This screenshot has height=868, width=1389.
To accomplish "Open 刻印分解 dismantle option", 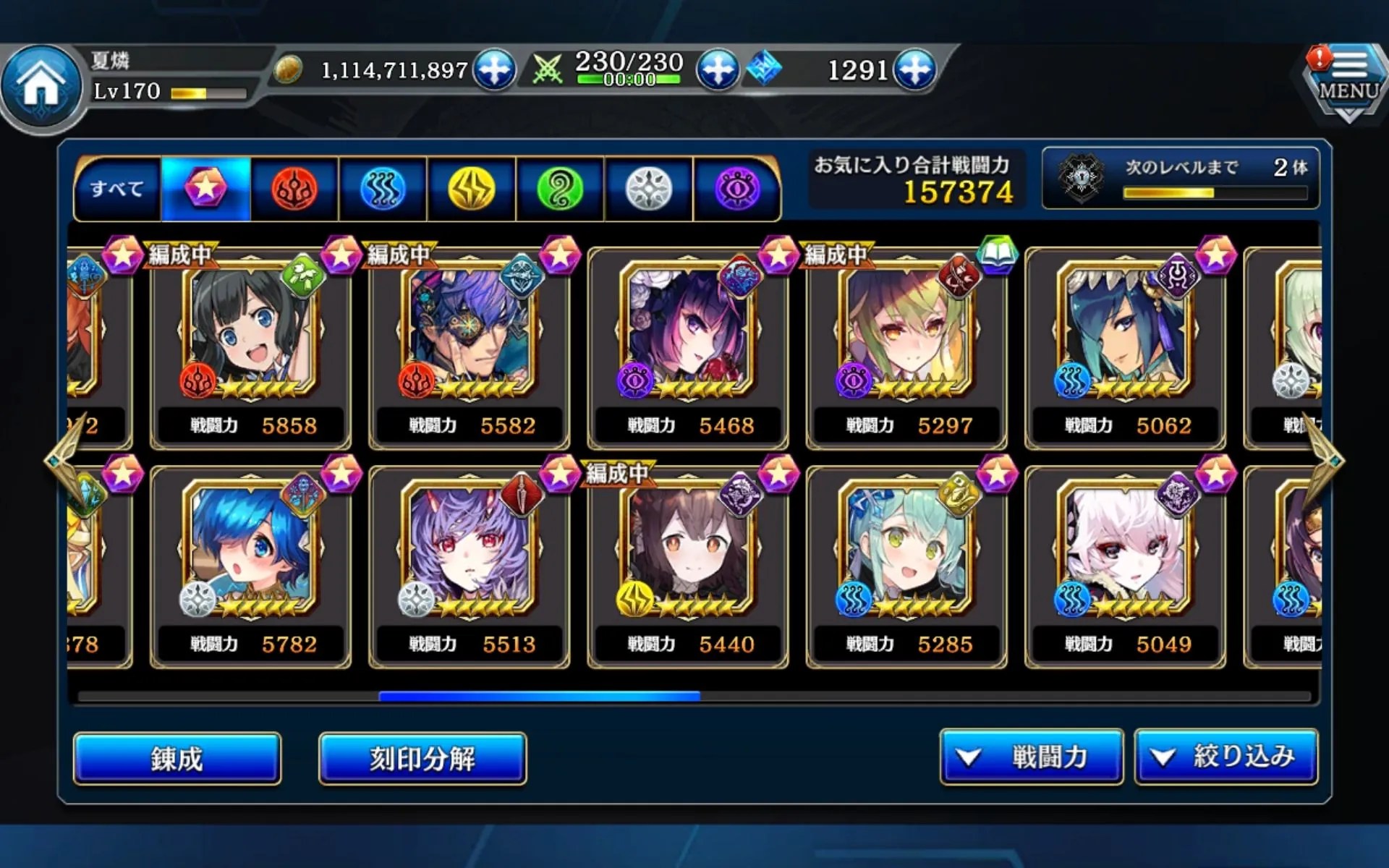I will pos(422,758).
